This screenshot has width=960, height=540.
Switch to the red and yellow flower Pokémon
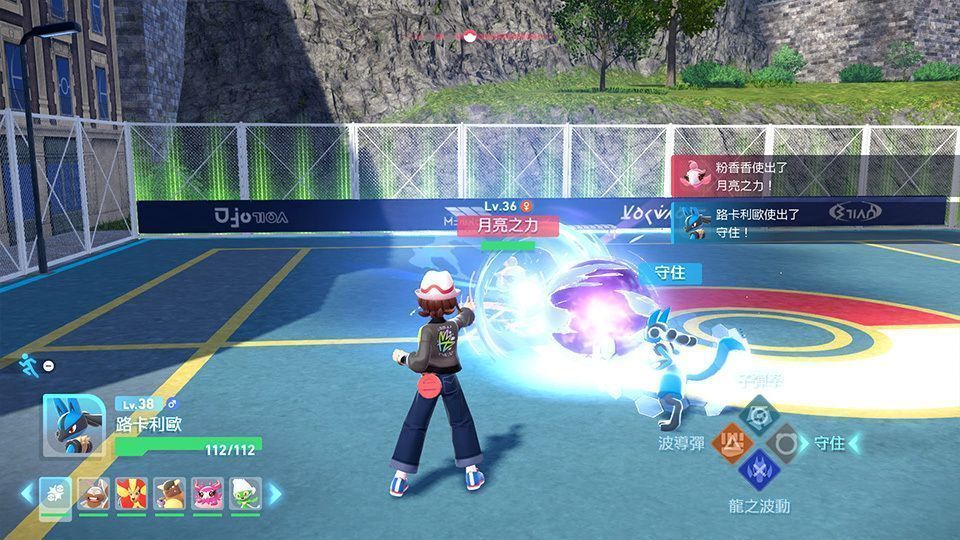131,493
